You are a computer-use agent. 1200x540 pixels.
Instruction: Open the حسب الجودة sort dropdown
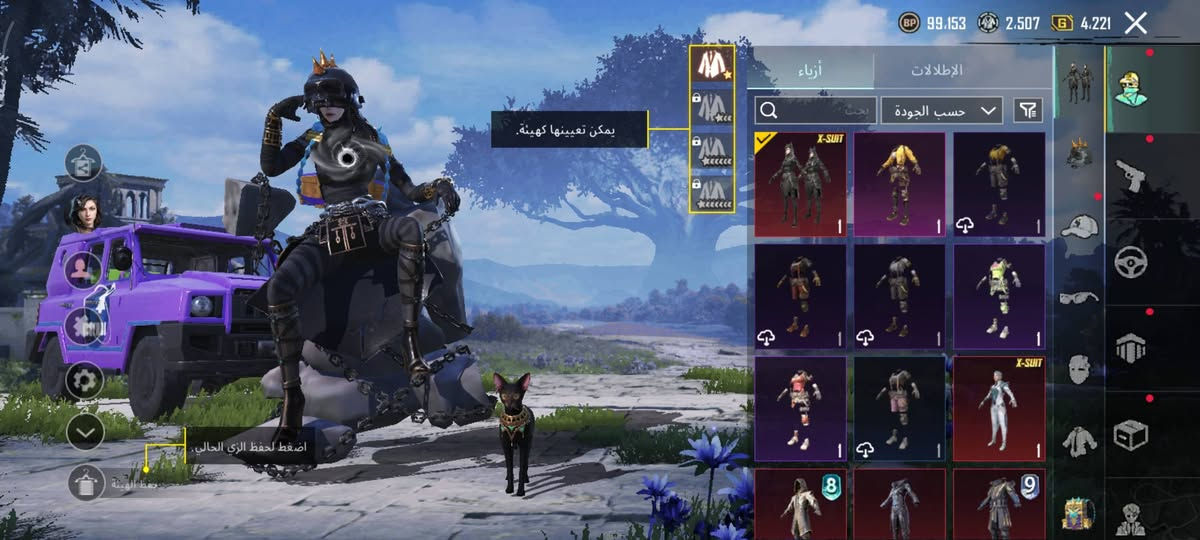pos(942,110)
